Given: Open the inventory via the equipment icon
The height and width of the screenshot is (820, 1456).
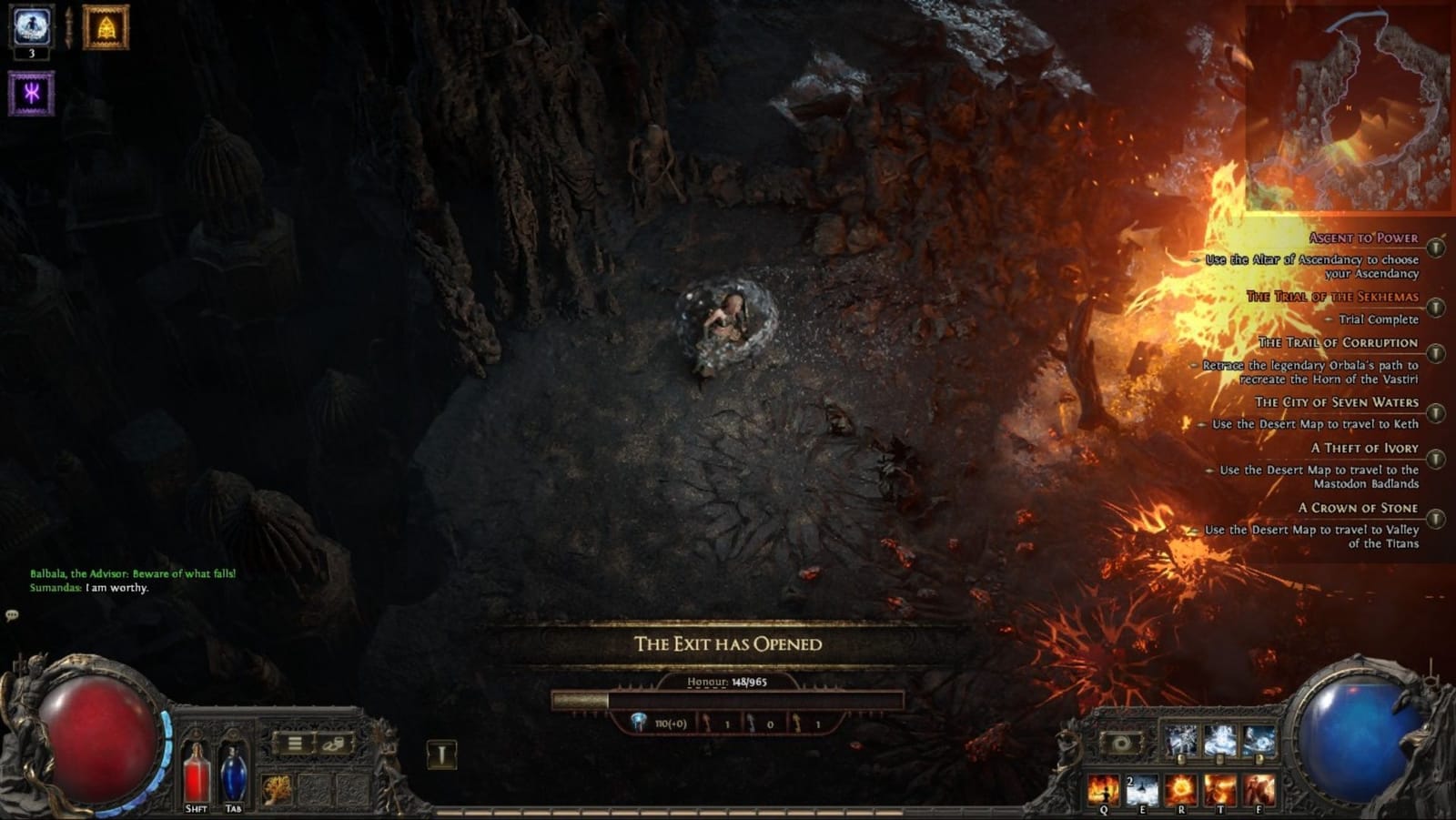Looking at the screenshot, I should click(333, 744).
